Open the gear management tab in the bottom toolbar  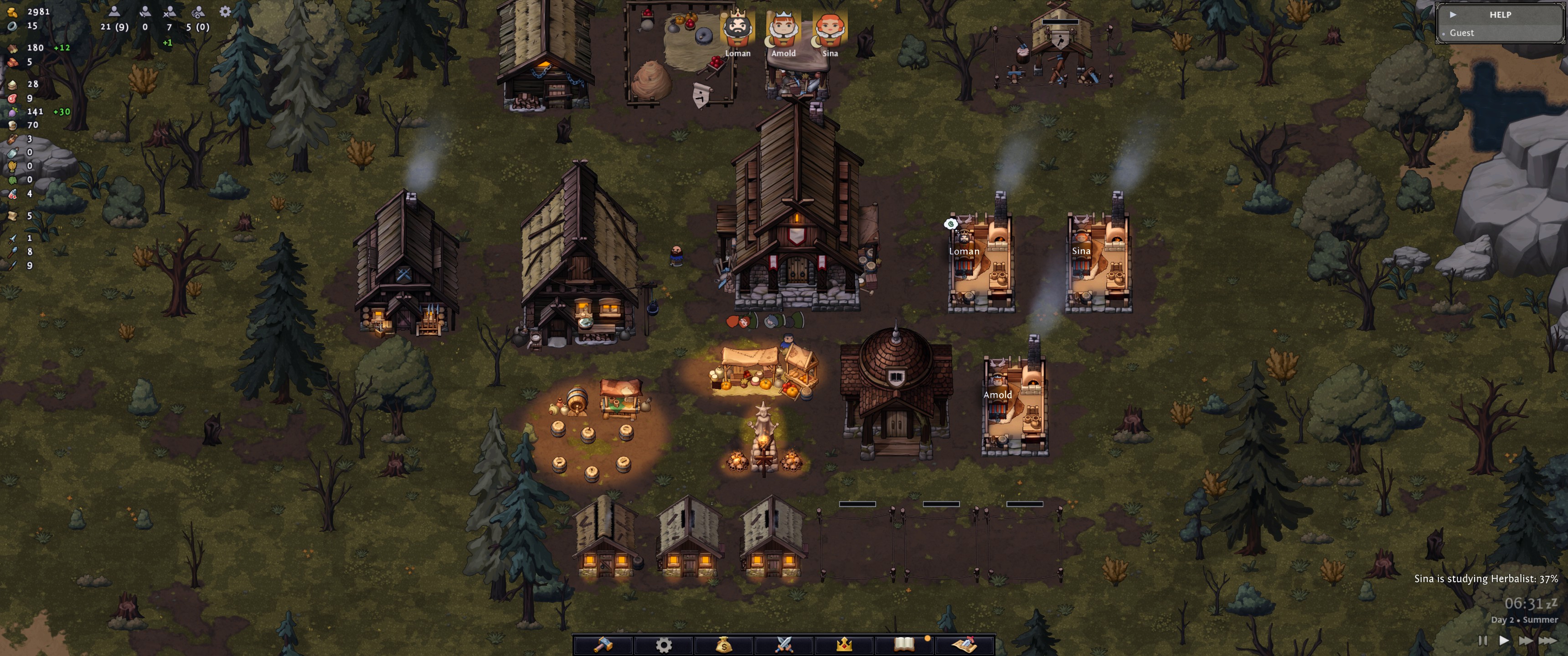pos(663,644)
